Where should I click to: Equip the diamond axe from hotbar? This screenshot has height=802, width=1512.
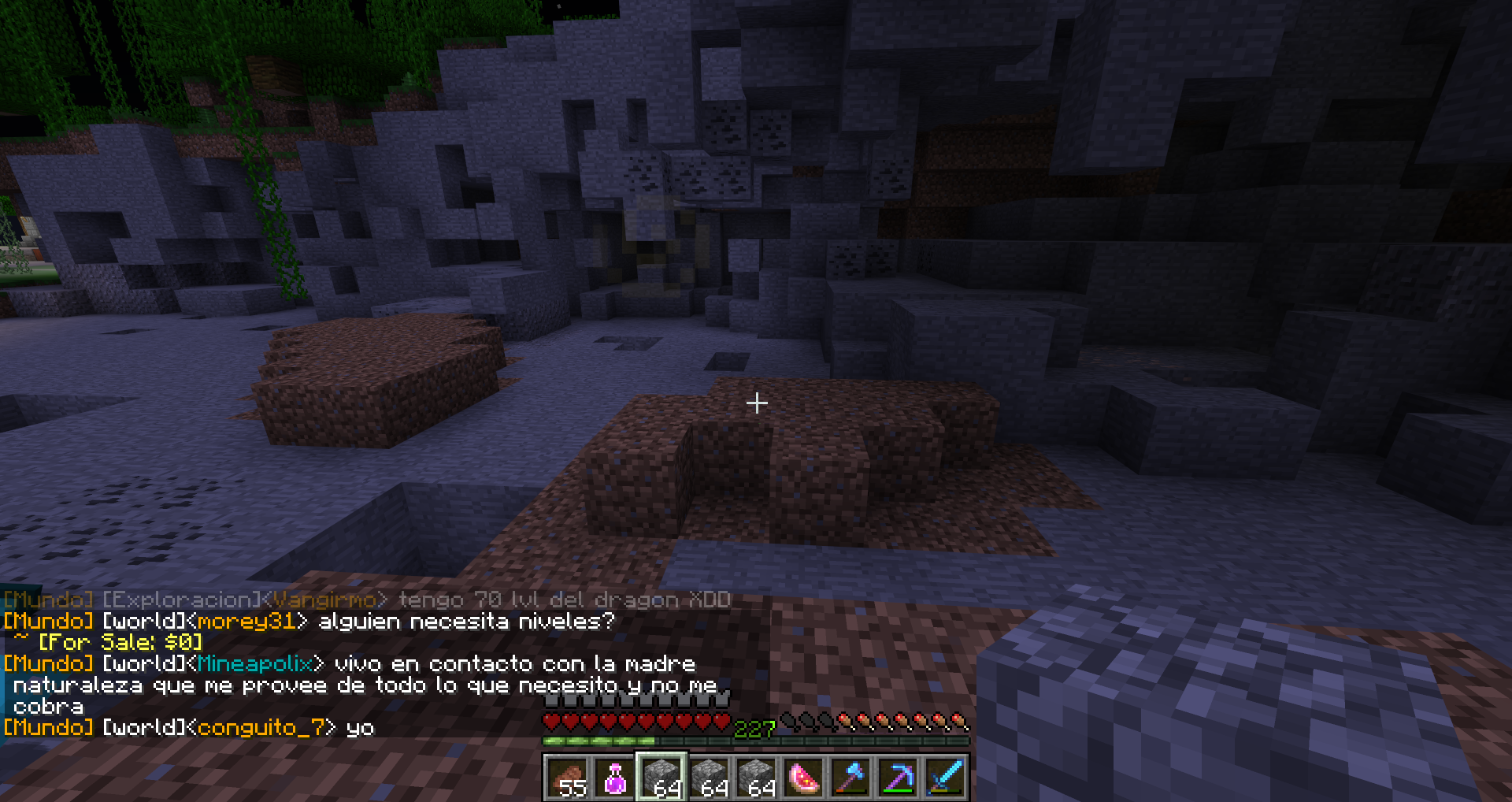tap(850, 778)
